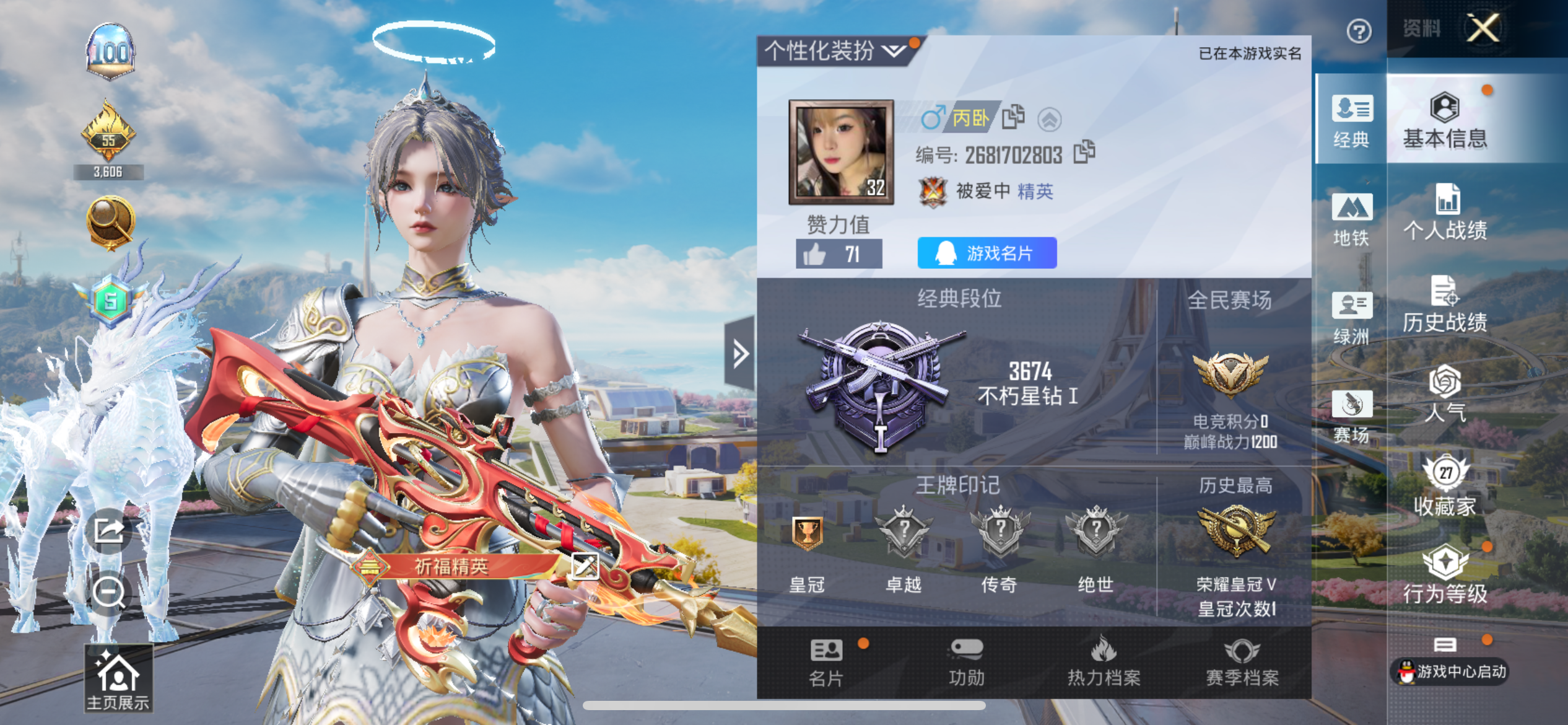Switch to the 功勋 tab
1568x725 pixels.
tap(966, 663)
